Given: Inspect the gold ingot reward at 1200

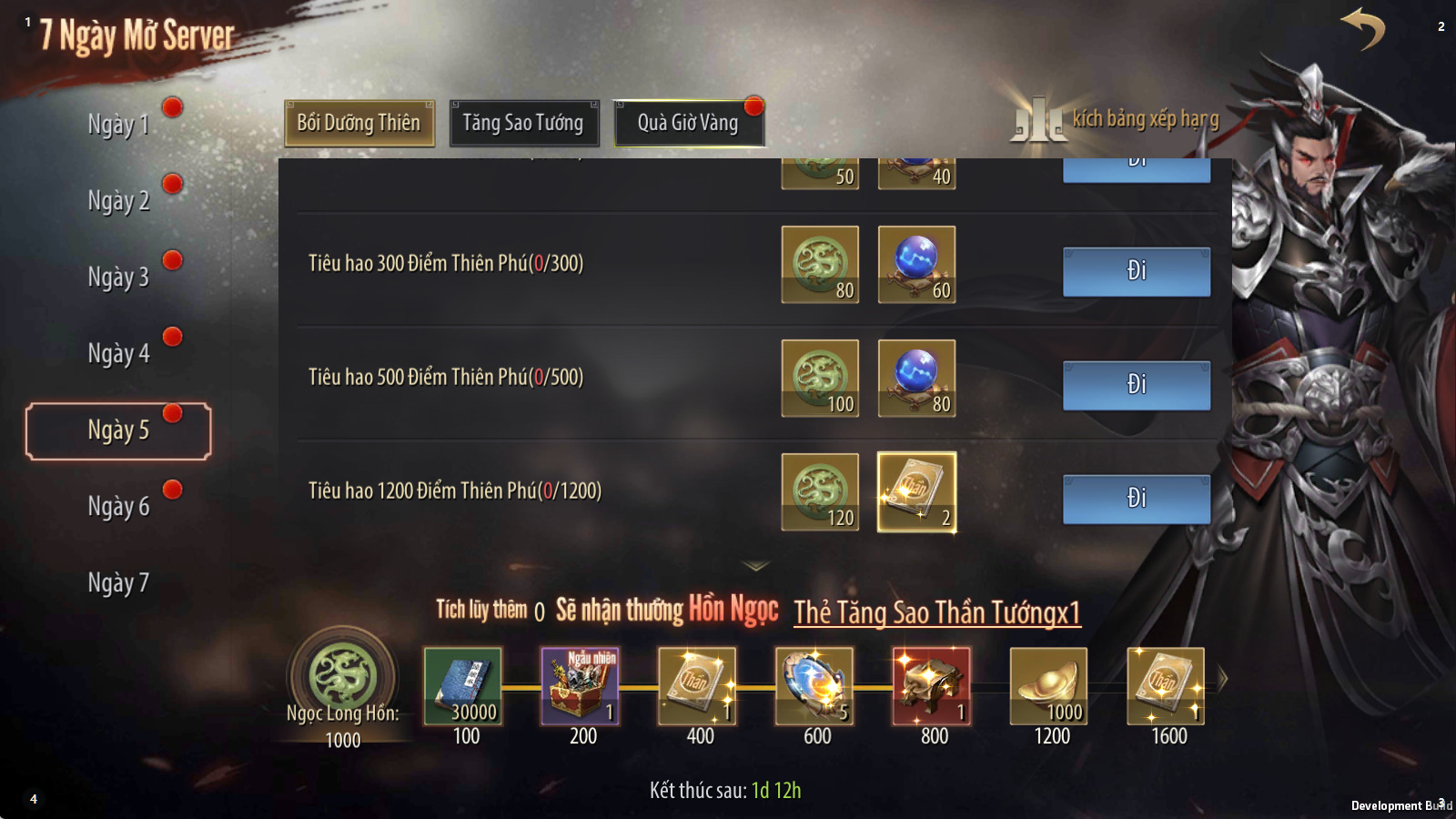Looking at the screenshot, I should [1048, 685].
